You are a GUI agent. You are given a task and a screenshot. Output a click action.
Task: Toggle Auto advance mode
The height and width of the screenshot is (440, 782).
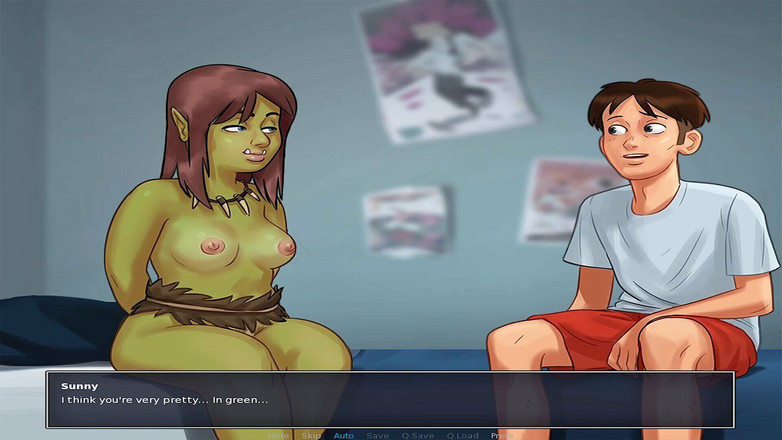[x=343, y=435]
